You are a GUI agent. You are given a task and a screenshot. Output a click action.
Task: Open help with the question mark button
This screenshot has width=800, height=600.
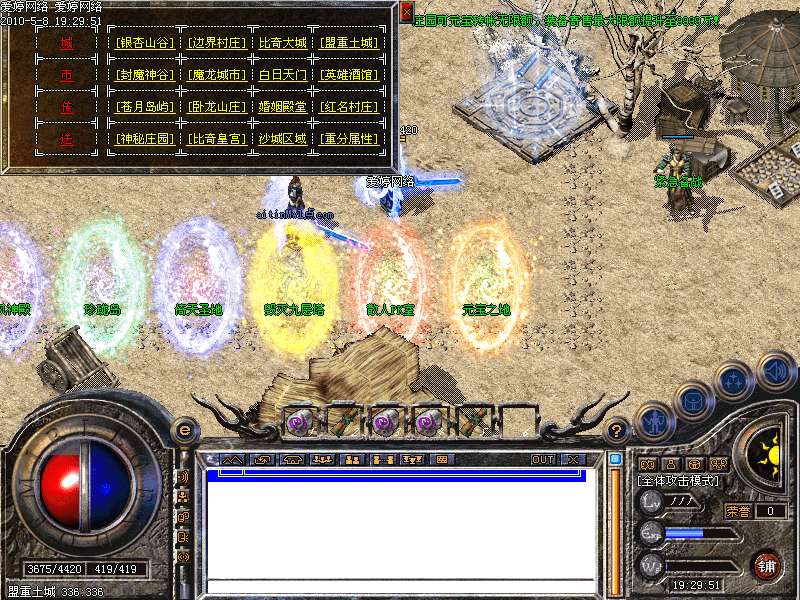(618, 431)
